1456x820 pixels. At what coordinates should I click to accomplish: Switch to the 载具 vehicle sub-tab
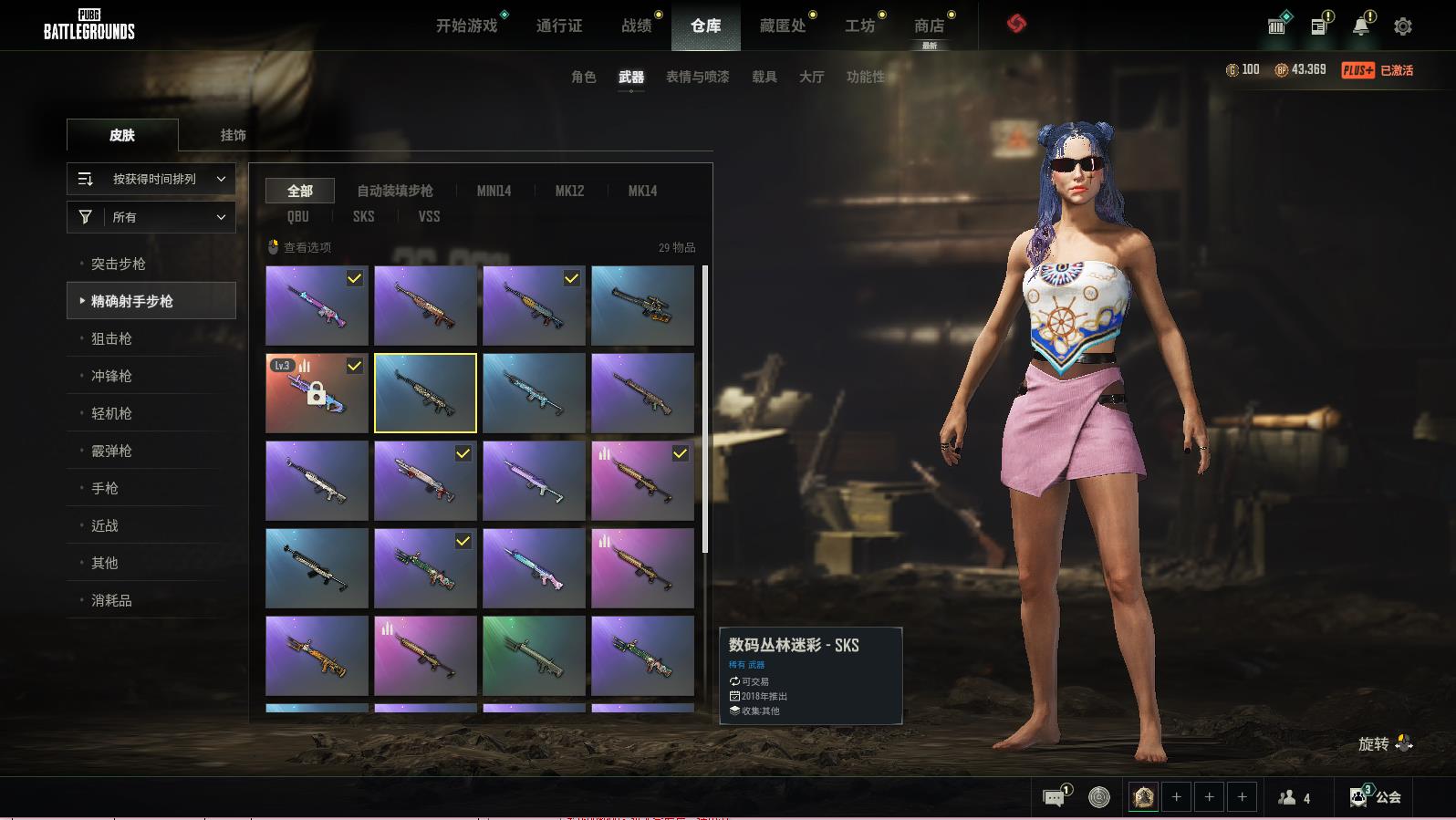point(764,77)
